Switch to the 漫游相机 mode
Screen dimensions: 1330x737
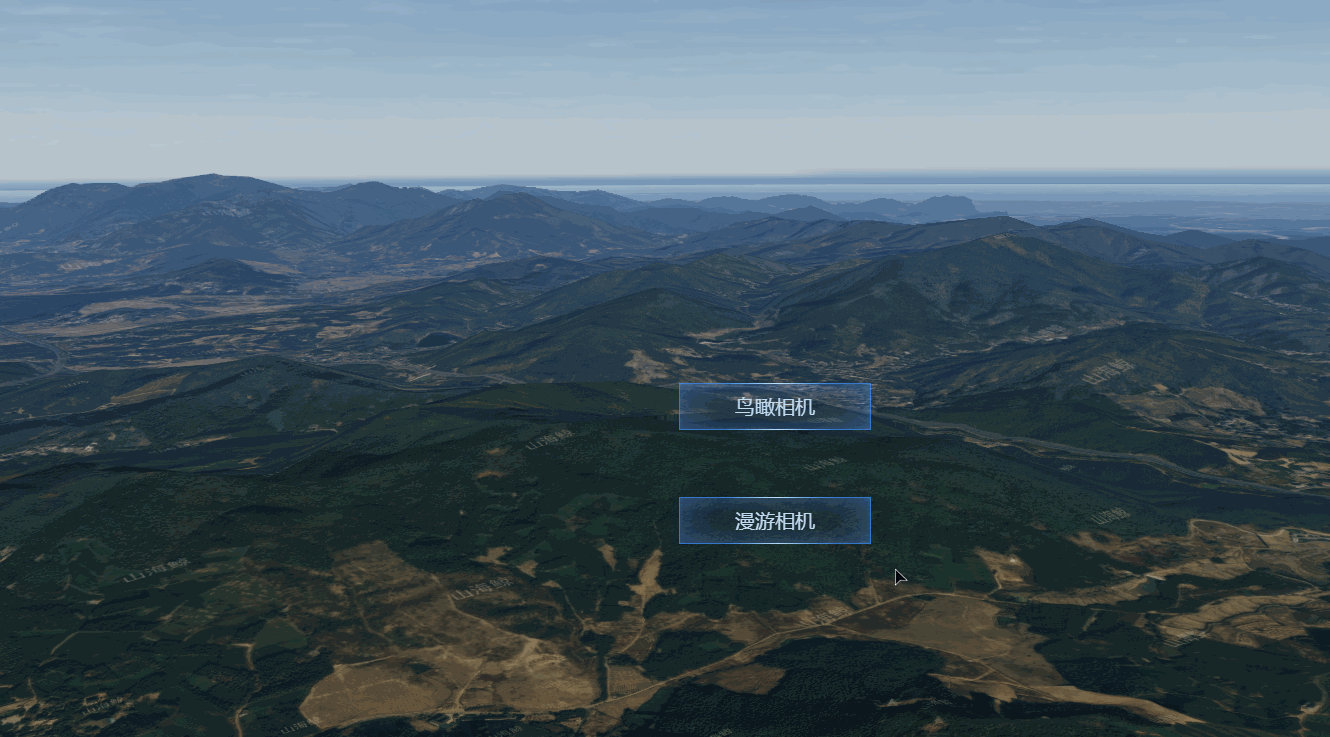pyautogui.click(x=774, y=521)
